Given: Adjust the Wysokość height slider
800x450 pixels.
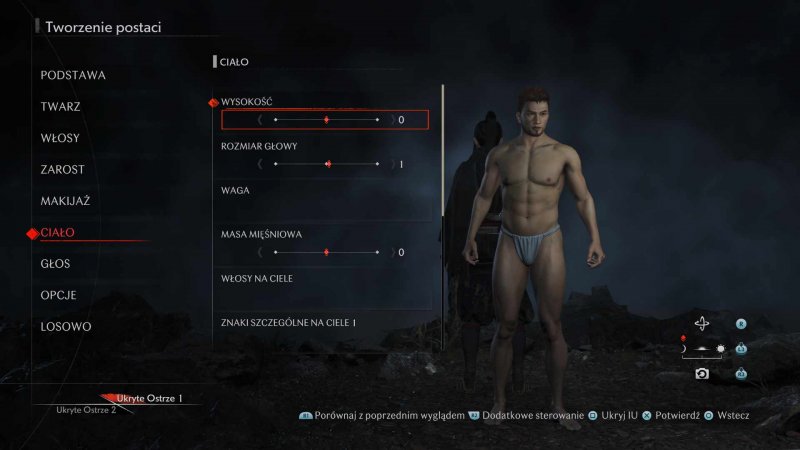Looking at the screenshot, I should pyautogui.click(x=326, y=120).
